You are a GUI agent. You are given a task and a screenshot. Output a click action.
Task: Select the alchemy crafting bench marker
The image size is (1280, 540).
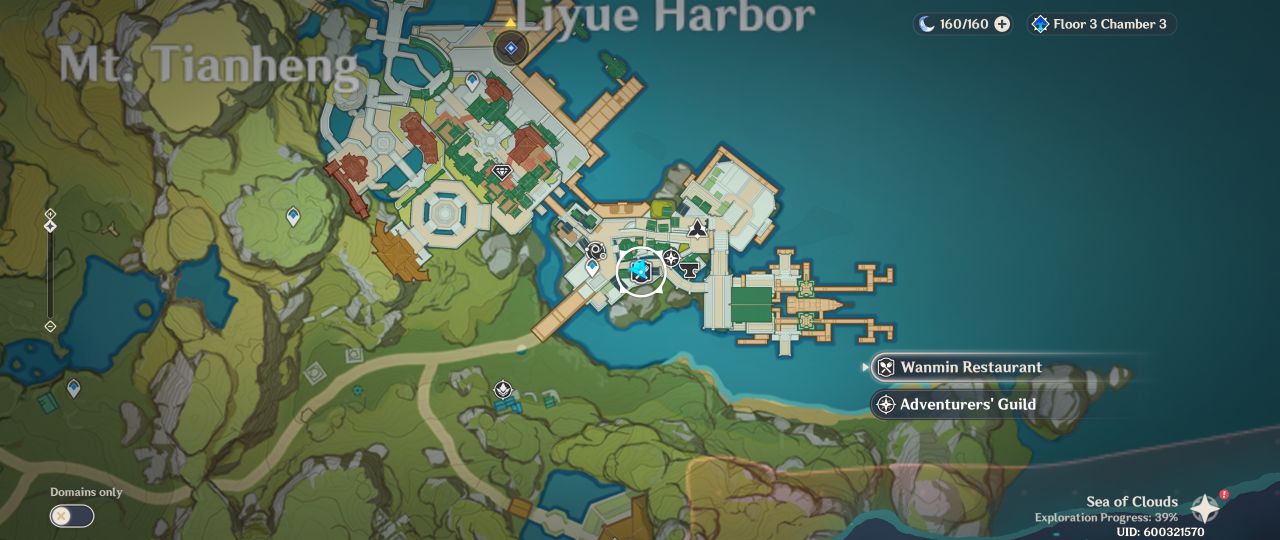coord(697,229)
